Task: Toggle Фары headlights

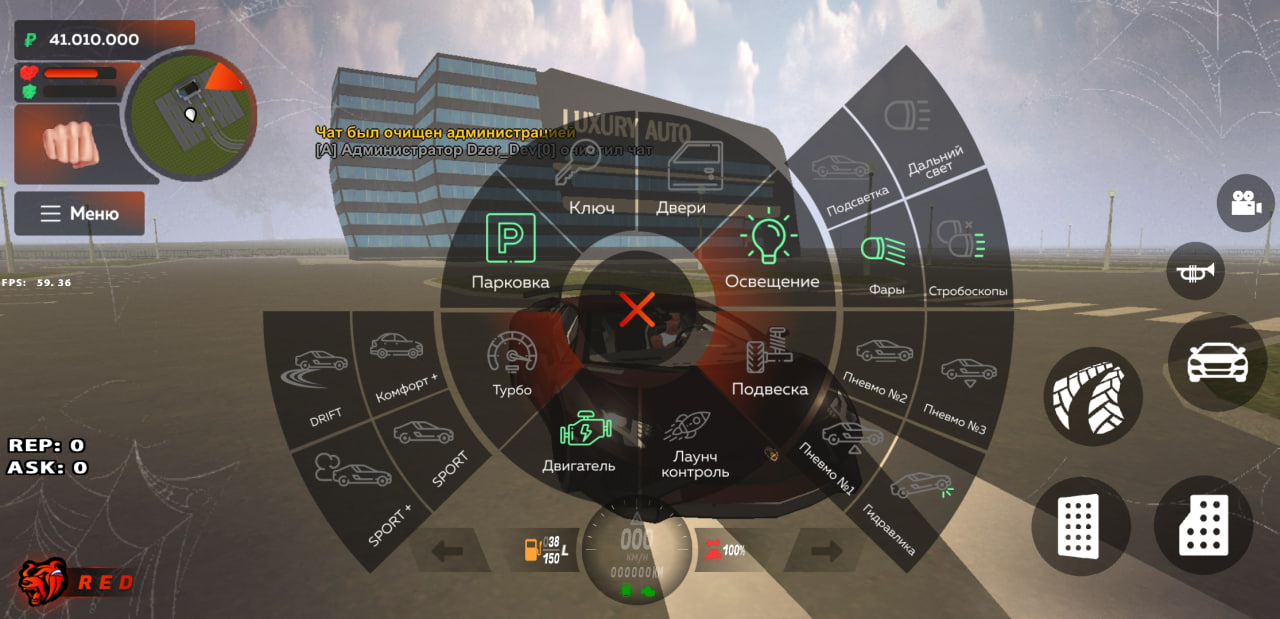Action: pos(884,263)
